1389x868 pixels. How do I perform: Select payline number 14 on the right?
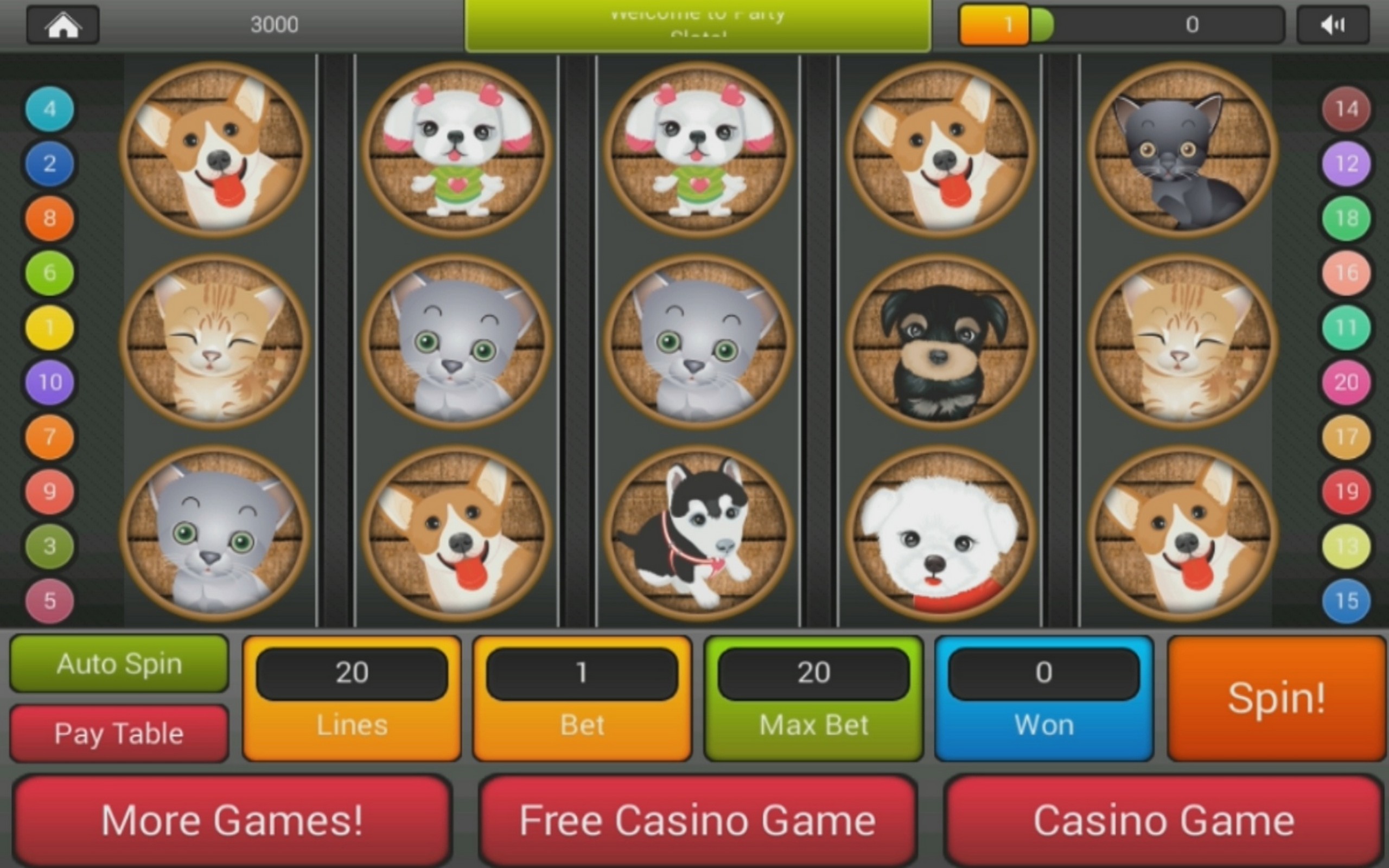coord(1346,109)
